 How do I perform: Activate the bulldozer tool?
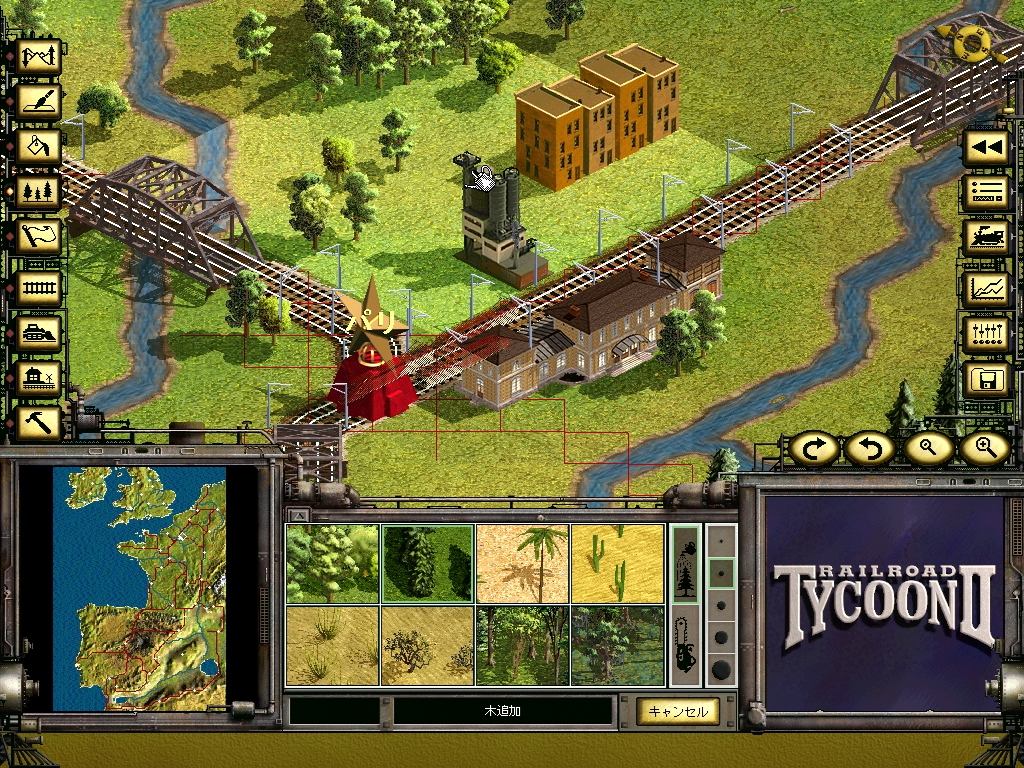41,331
